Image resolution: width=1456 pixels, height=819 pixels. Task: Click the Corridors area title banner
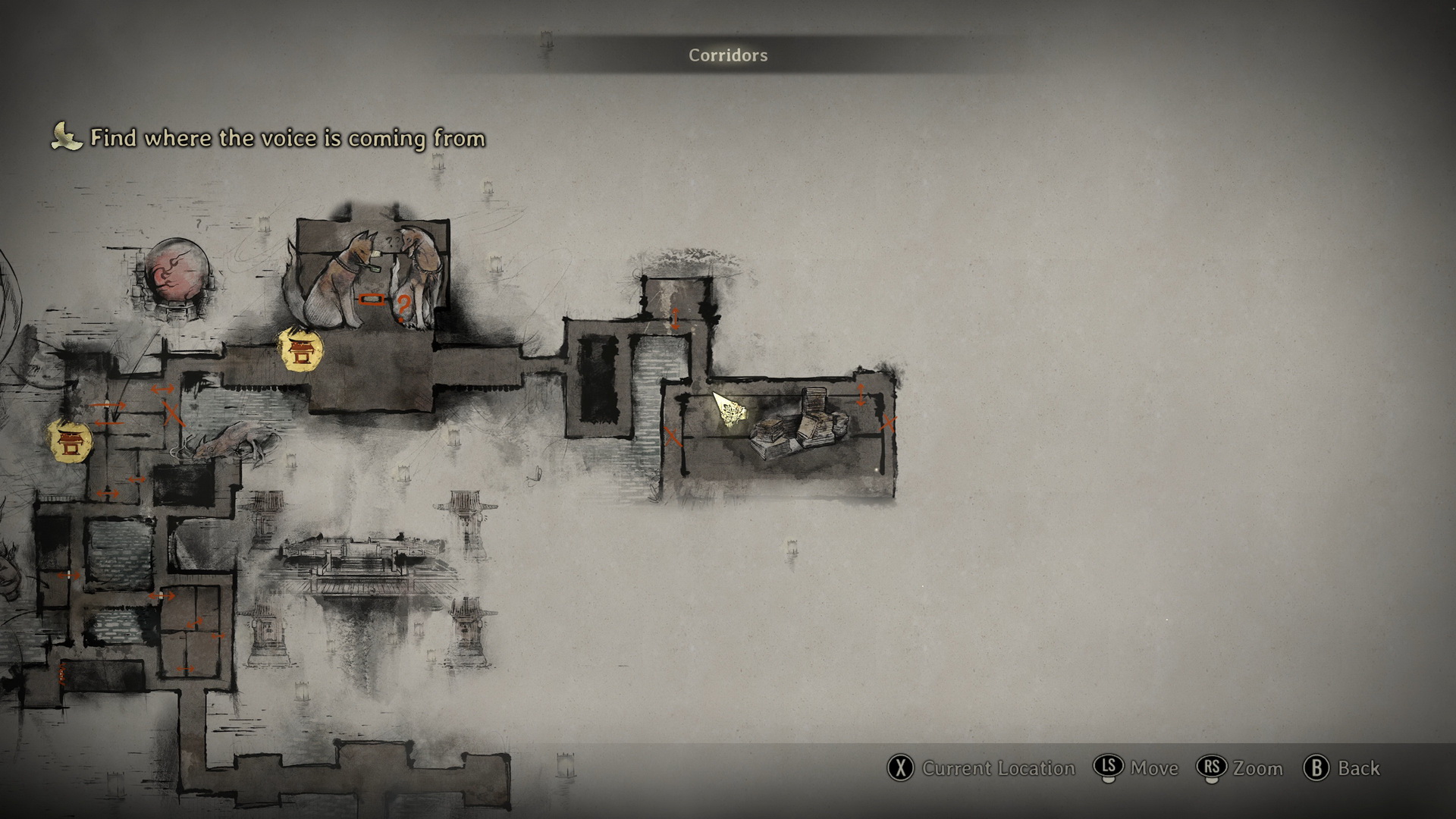click(x=727, y=55)
